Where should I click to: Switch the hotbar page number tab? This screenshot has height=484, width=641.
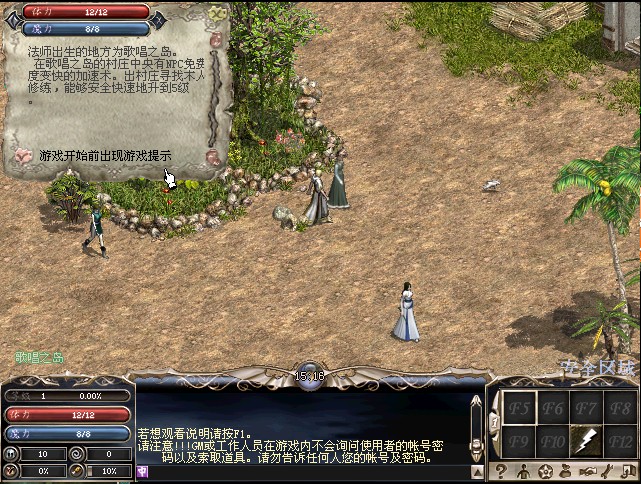[494, 424]
